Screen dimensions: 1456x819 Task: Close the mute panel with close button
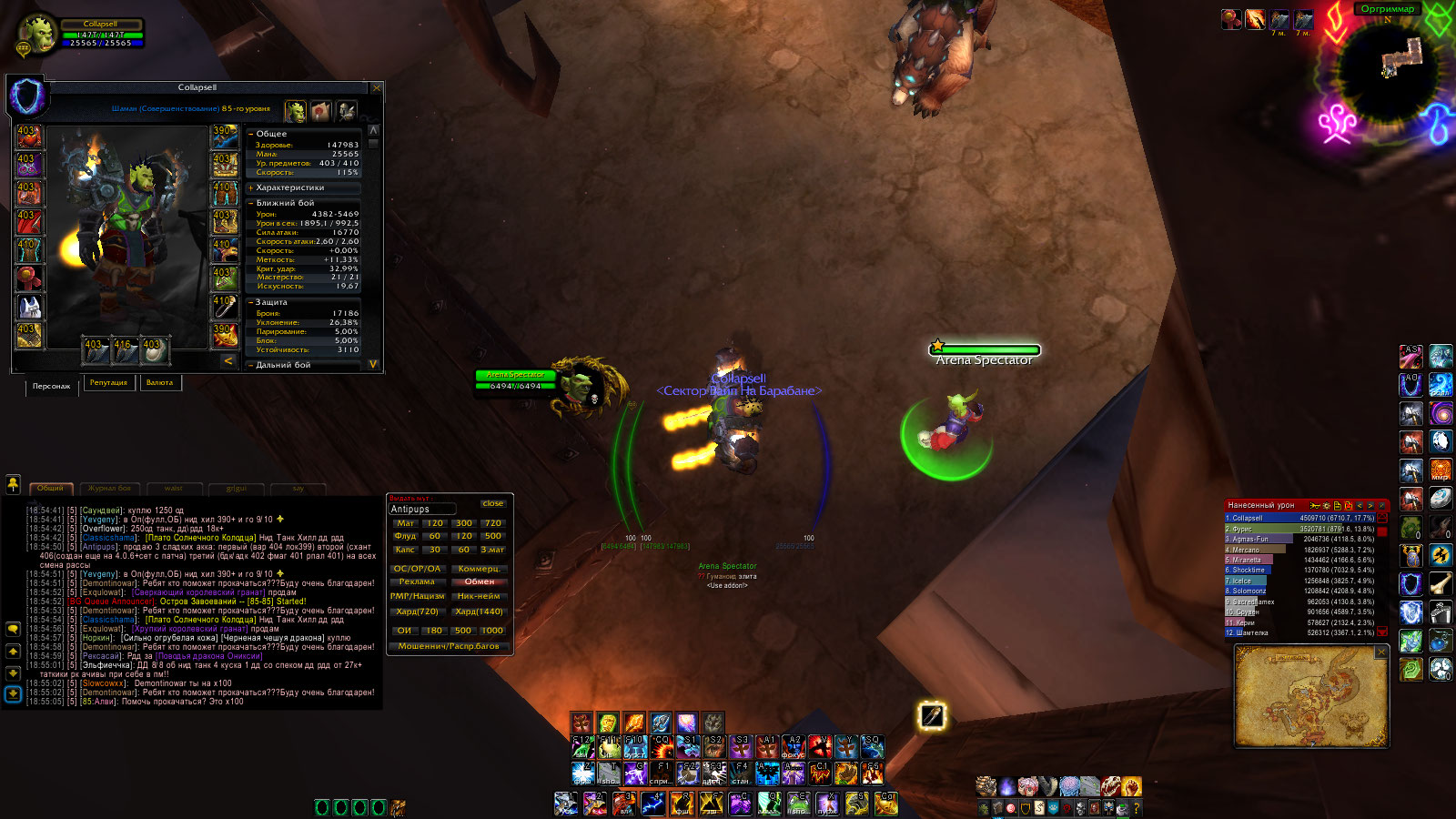493,503
